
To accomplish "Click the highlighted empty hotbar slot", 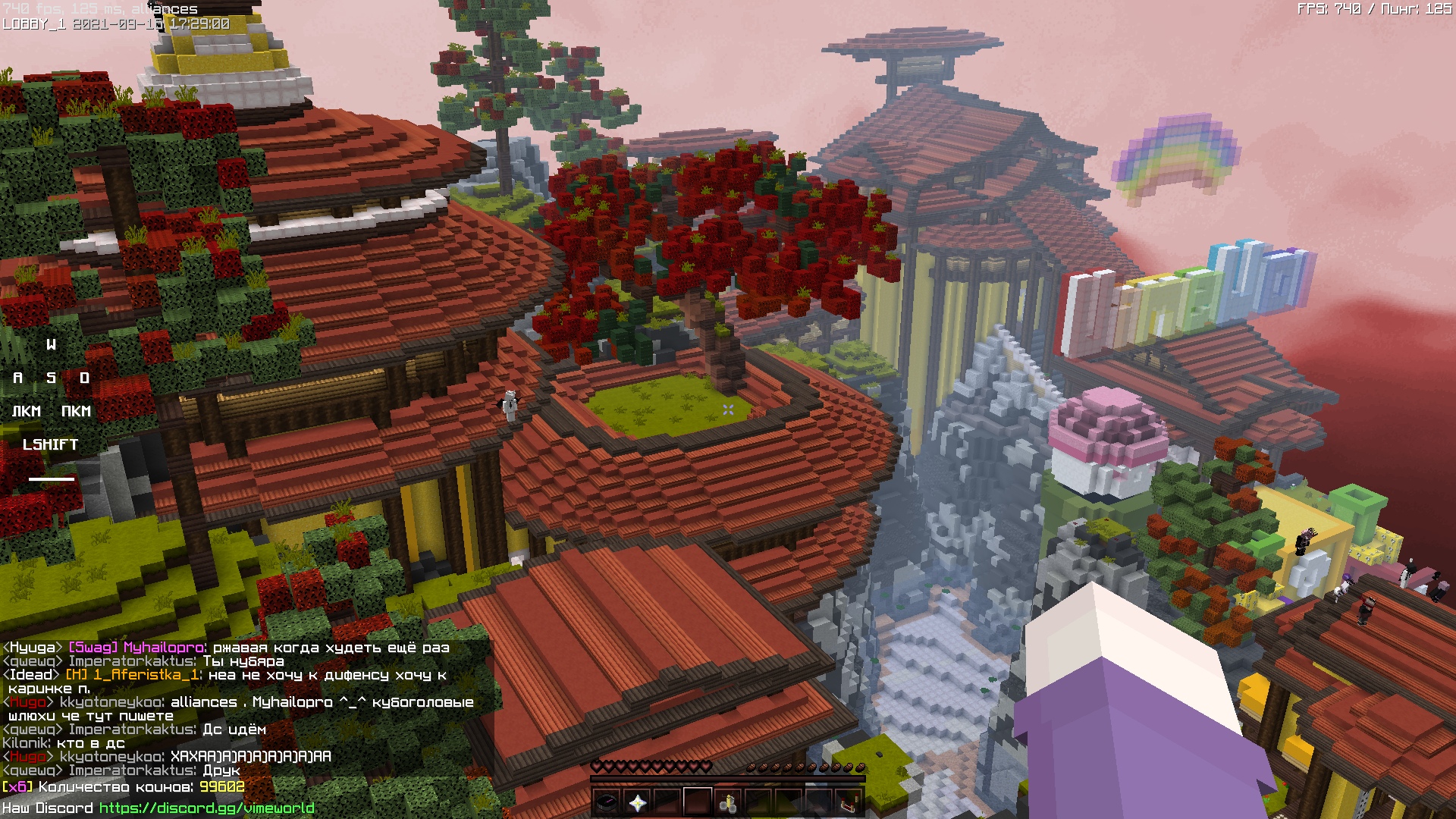I will pyautogui.click(x=698, y=802).
